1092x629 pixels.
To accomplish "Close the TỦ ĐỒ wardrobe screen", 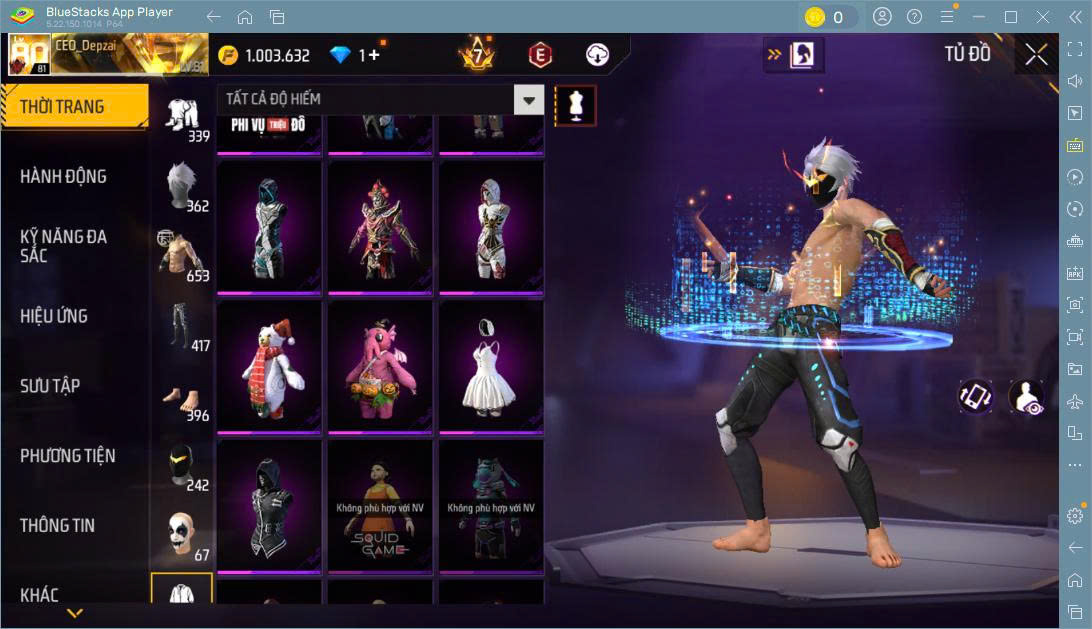I will tap(1037, 55).
